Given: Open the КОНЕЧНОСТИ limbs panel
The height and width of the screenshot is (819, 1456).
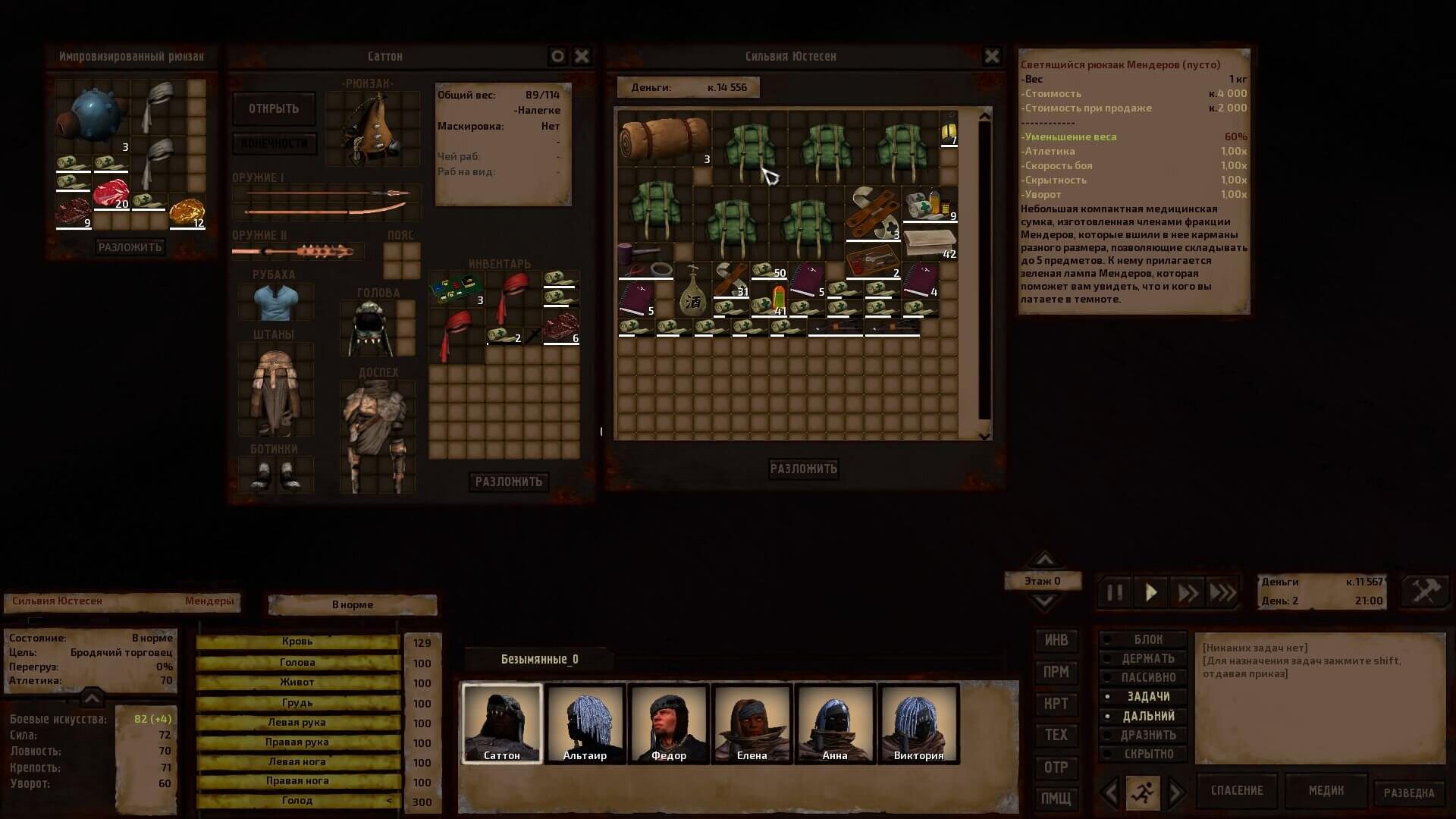Looking at the screenshot, I should click(274, 143).
